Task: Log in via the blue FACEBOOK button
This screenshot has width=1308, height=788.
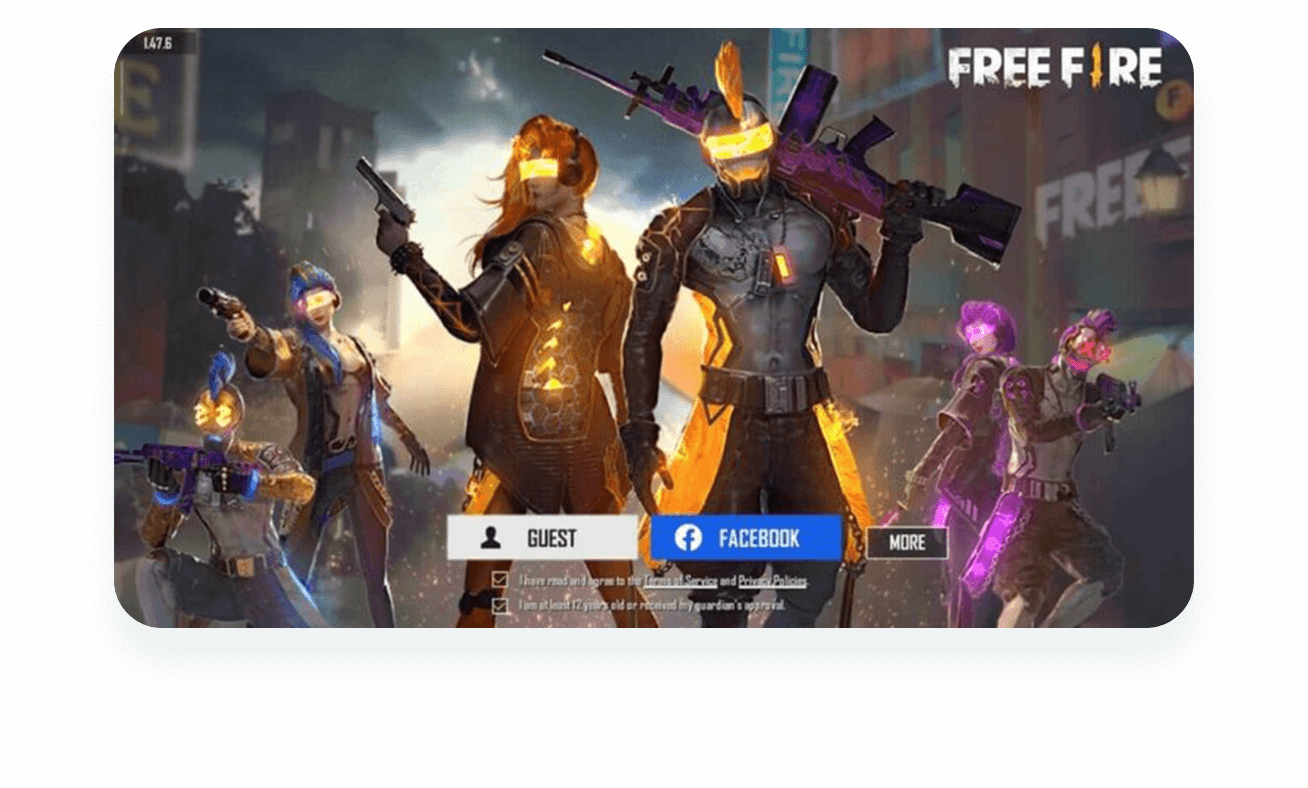Action: [x=745, y=537]
